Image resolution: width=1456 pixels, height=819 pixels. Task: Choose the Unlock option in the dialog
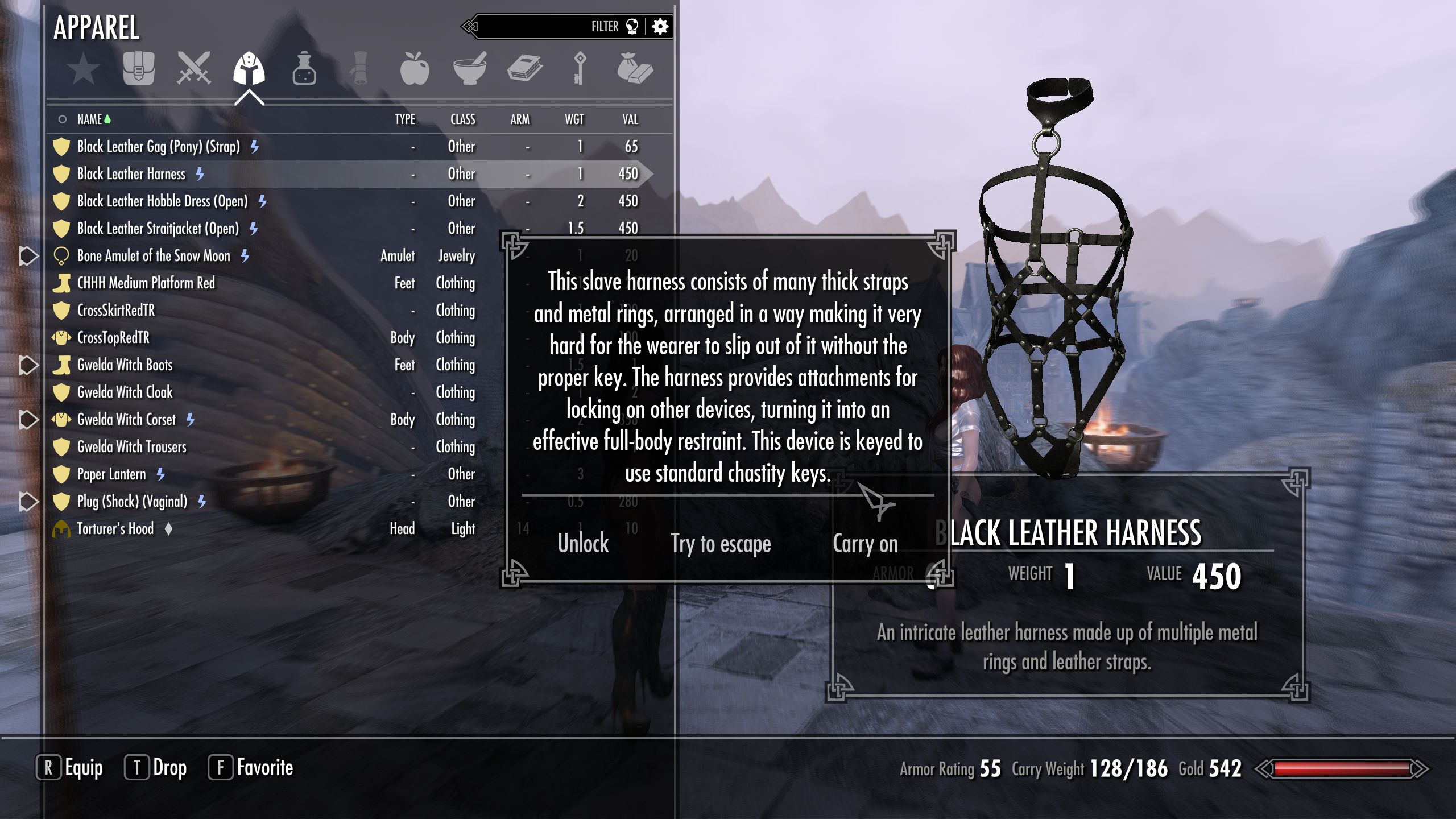click(583, 543)
